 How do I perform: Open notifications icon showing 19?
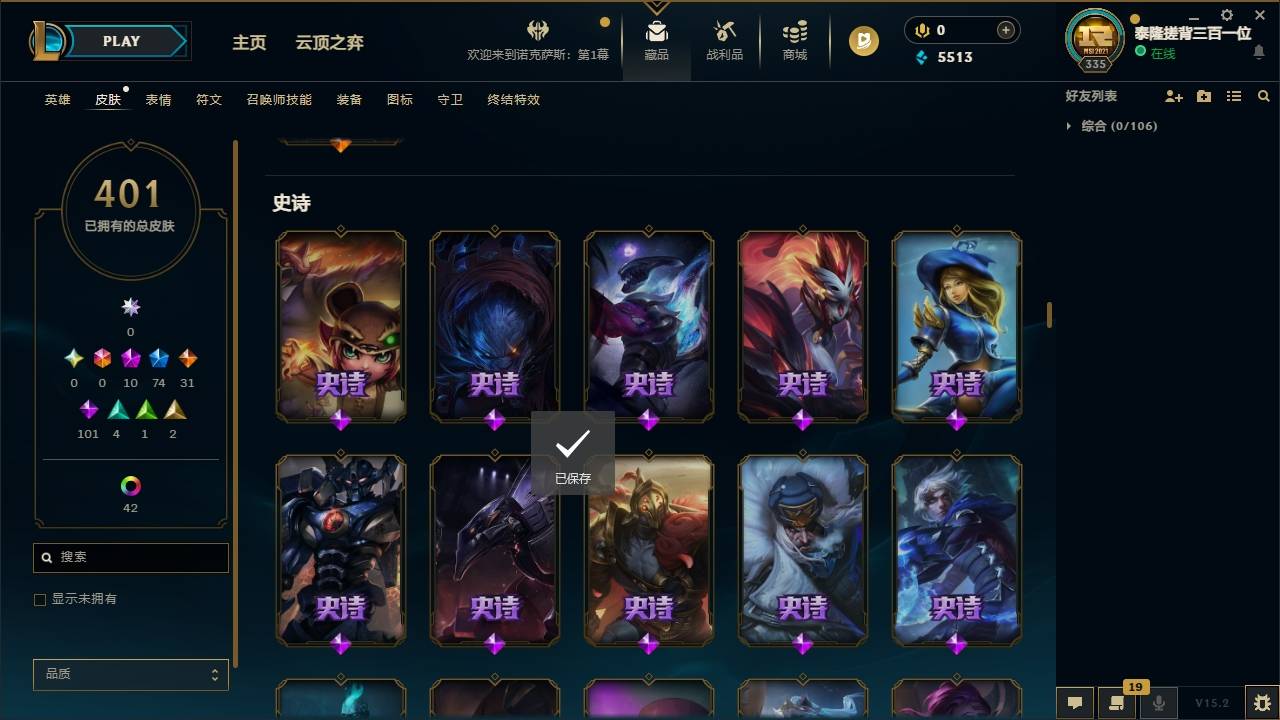tap(1117, 704)
